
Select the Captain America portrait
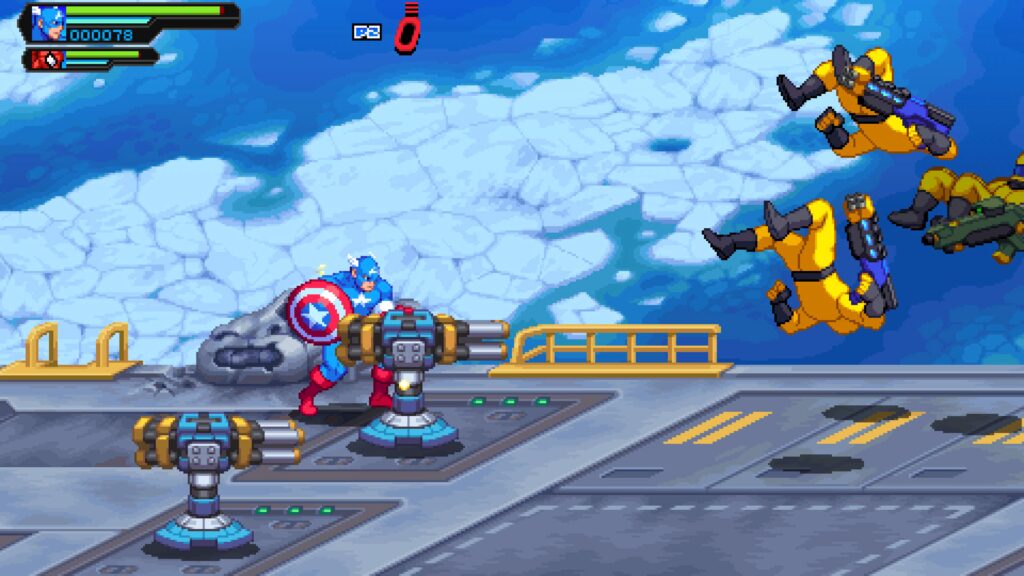coord(47,22)
